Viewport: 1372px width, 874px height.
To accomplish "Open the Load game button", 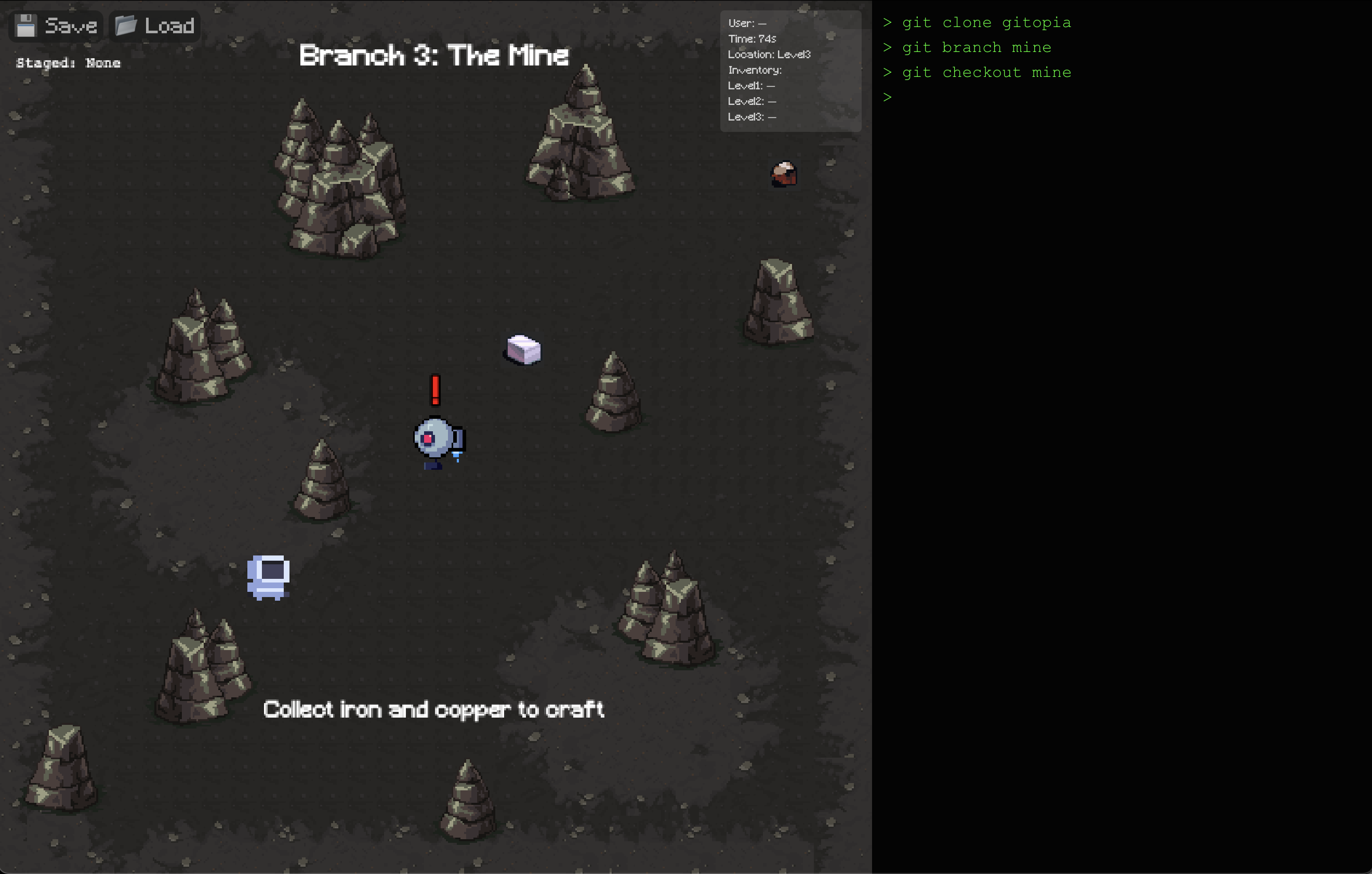I will click(x=155, y=25).
